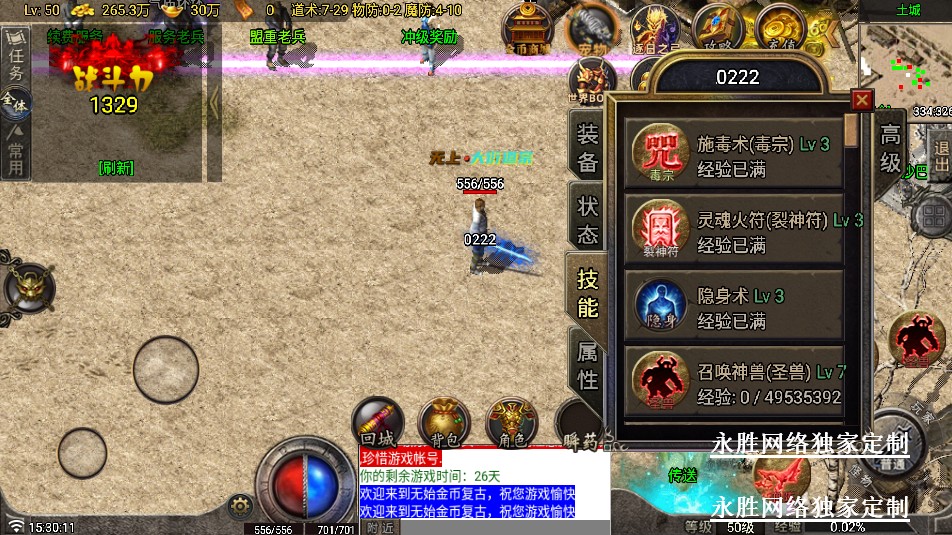
Task: Open the 状态 status tab
Action: click(x=588, y=219)
